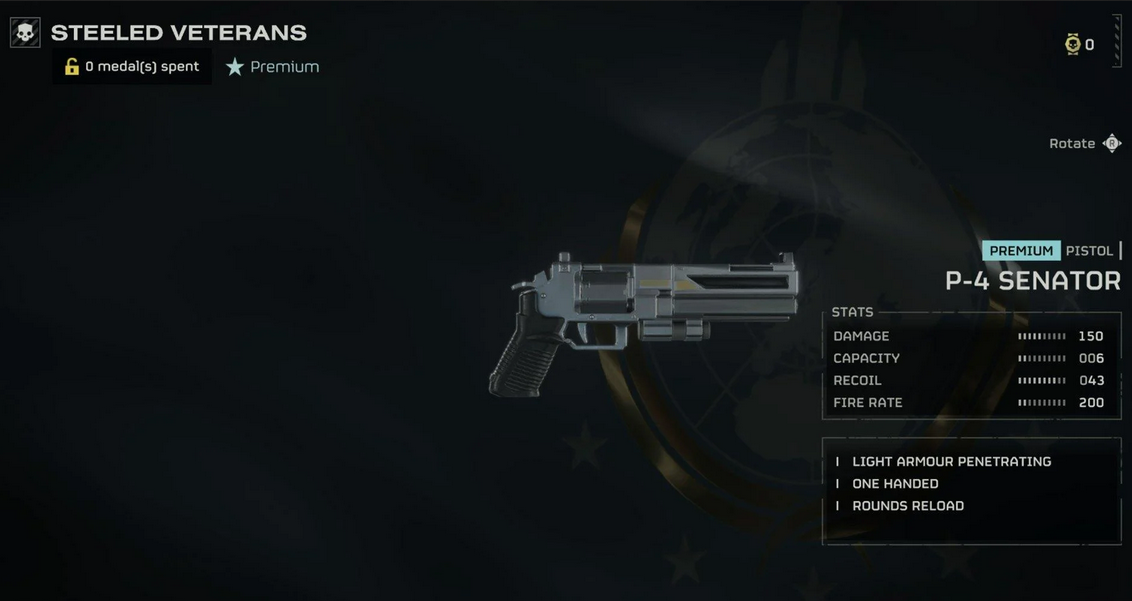
Task: Click the Steeled Veterans skull icon
Action: point(25,32)
